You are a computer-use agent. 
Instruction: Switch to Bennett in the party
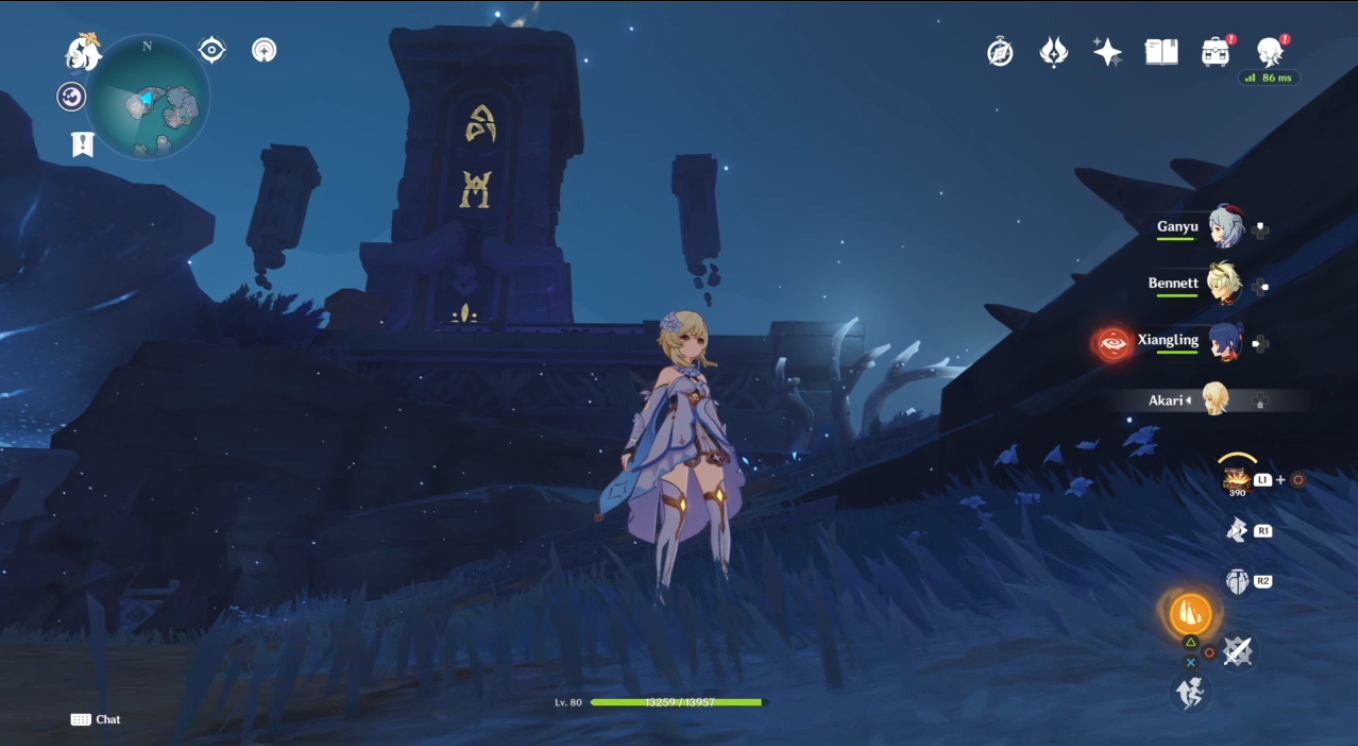[x=1224, y=284]
